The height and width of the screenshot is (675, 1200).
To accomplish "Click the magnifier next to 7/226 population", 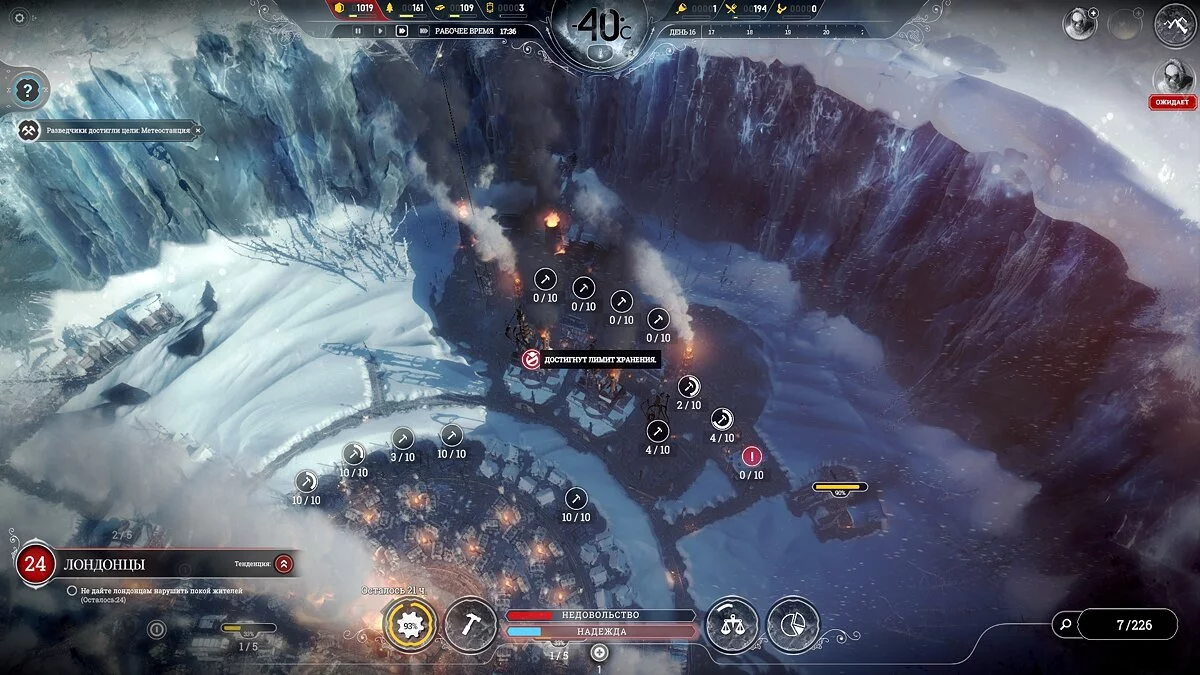I will click(1066, 625).
